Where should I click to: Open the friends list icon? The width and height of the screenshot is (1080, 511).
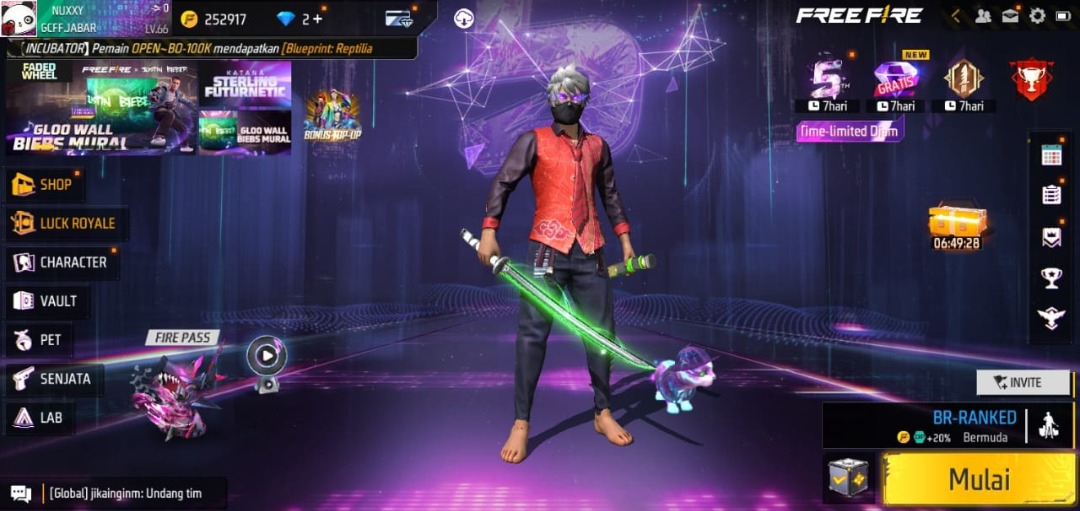(984, 16)
